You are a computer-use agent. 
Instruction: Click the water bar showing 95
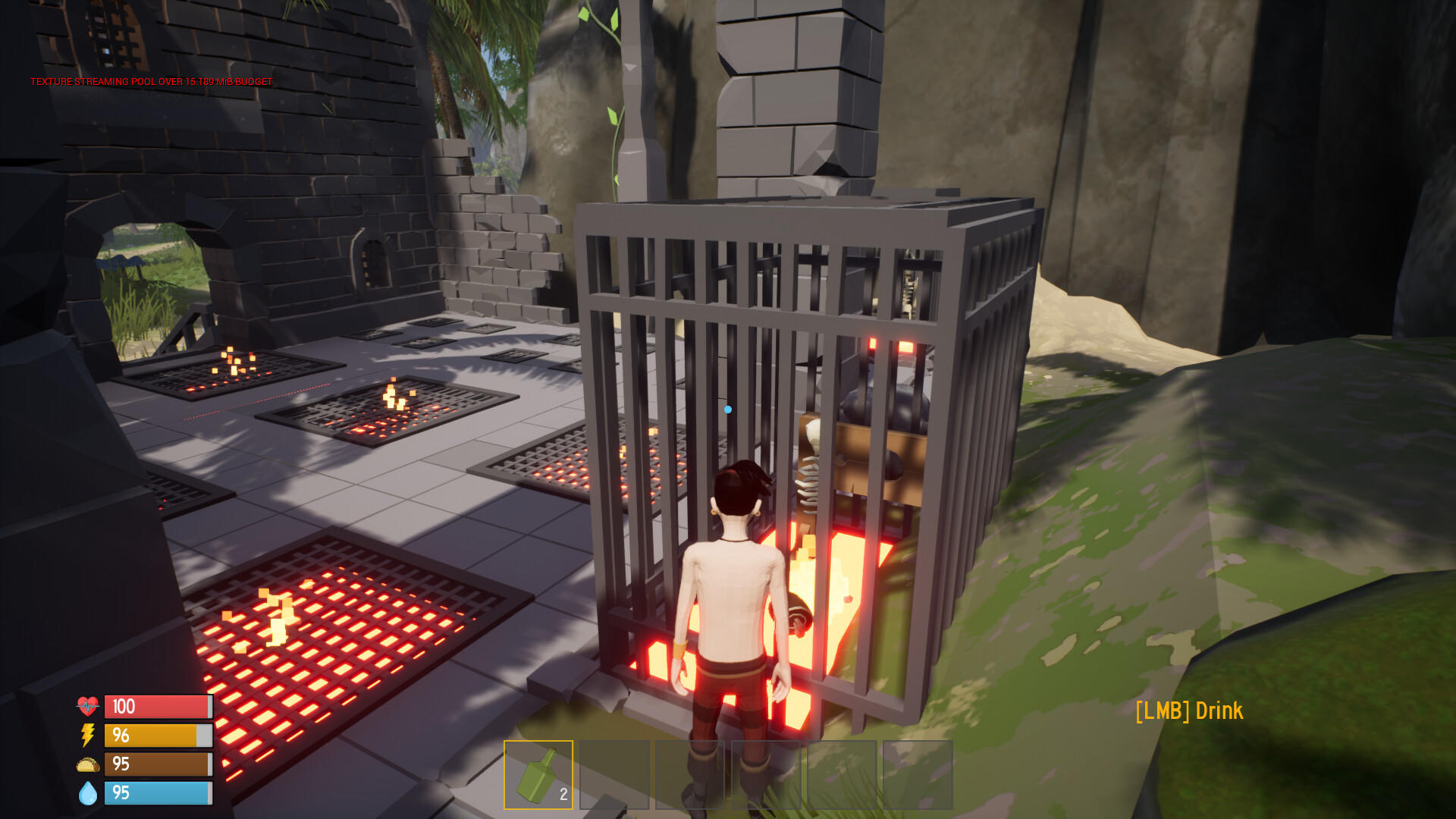[158, 793]
